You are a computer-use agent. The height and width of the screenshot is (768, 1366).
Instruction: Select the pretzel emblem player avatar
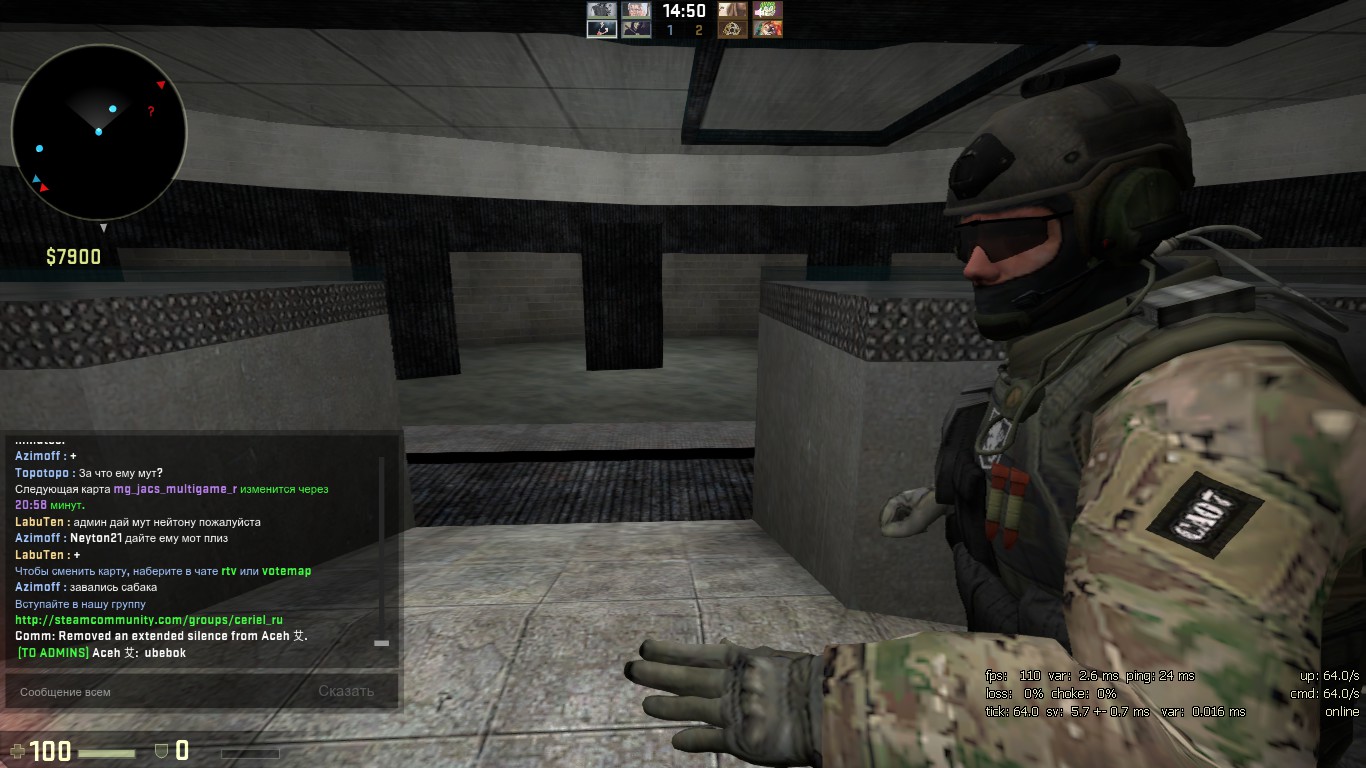733,30
